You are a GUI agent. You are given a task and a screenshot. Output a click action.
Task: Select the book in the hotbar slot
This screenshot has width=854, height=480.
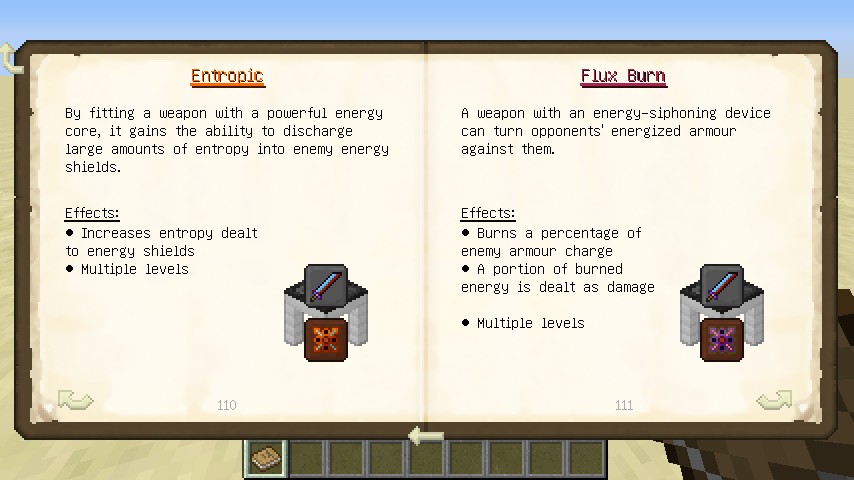pyautogui.click(x=266, y=459)
